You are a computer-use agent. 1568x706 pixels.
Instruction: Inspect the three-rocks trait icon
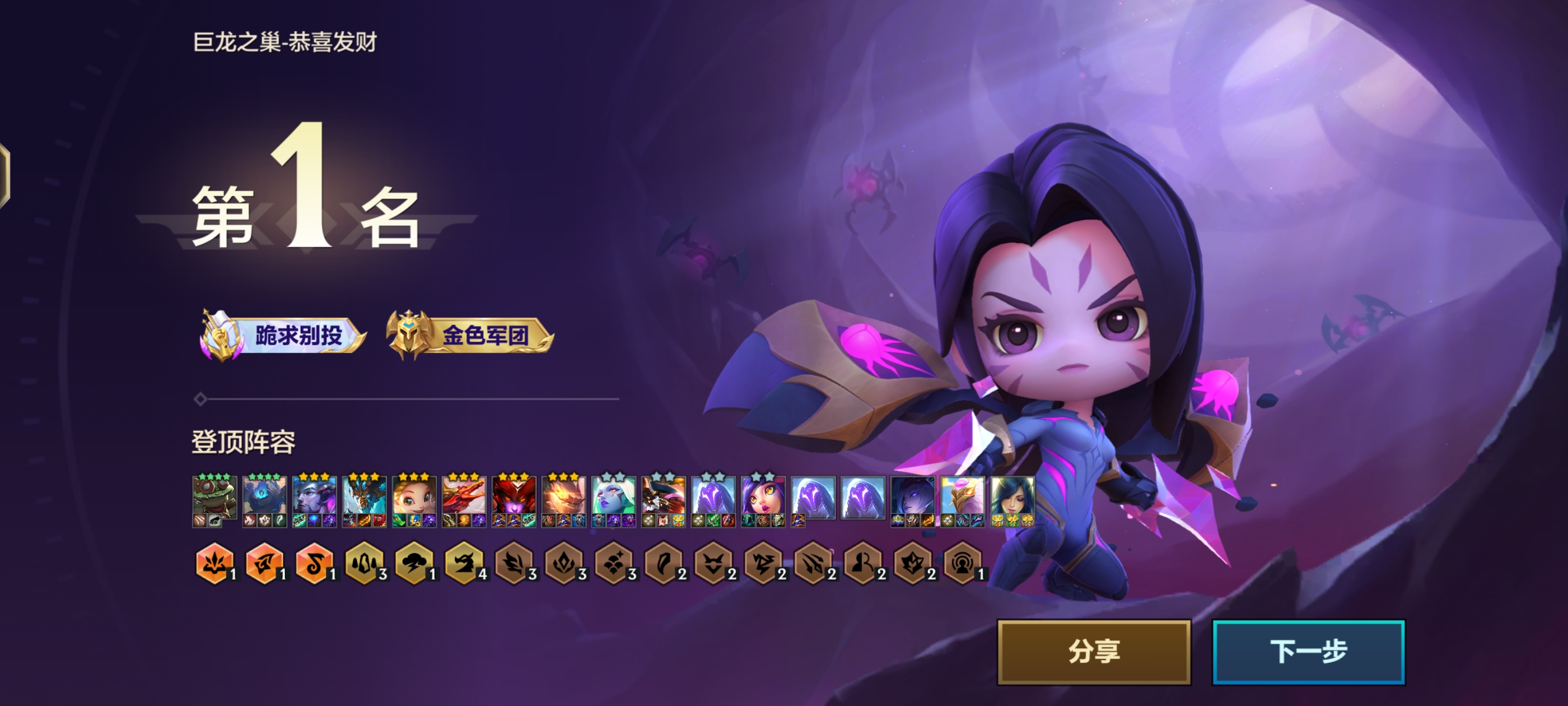click(364, 564)
